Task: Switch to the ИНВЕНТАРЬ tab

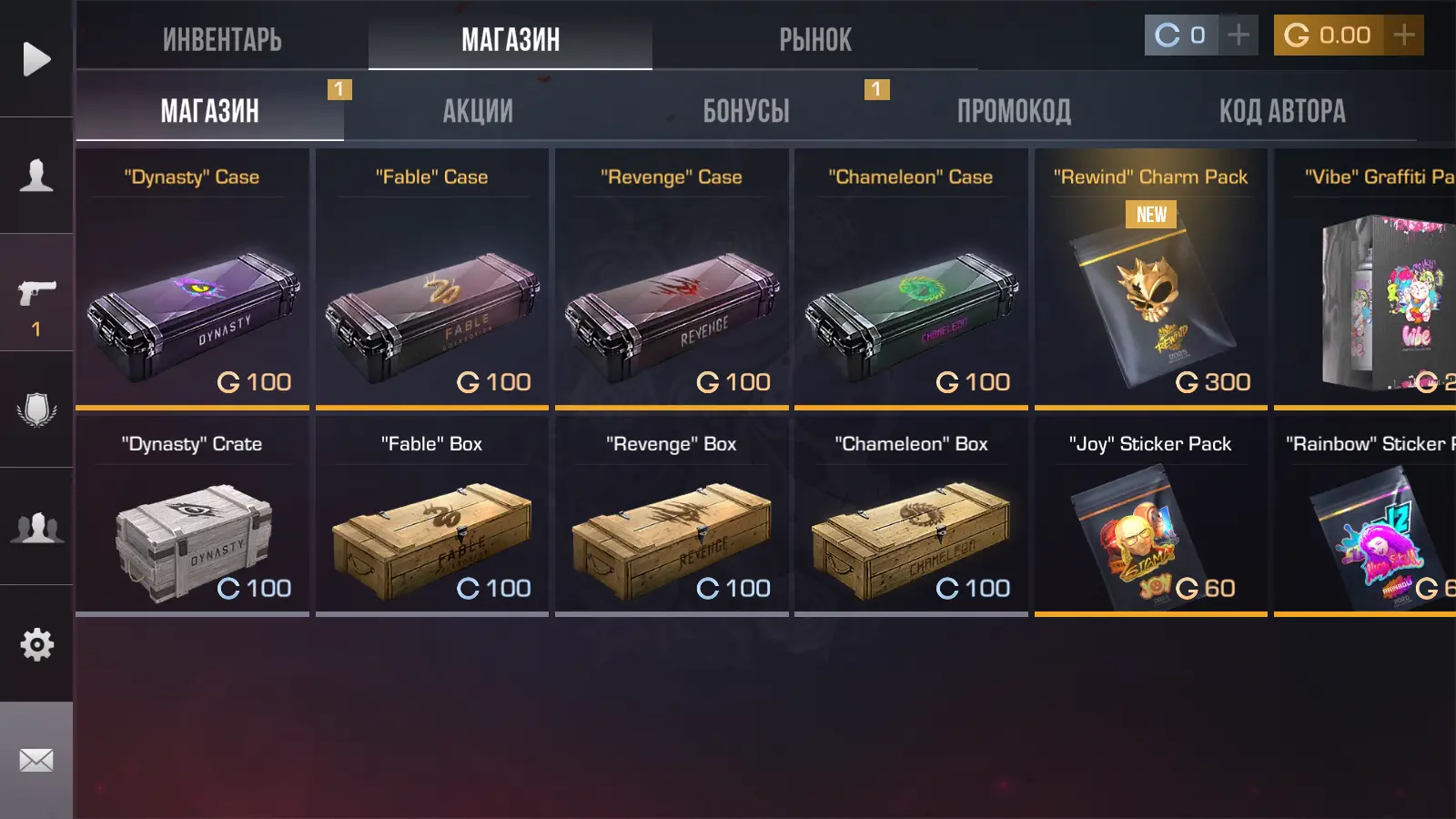Action: [x=222, y=39]
